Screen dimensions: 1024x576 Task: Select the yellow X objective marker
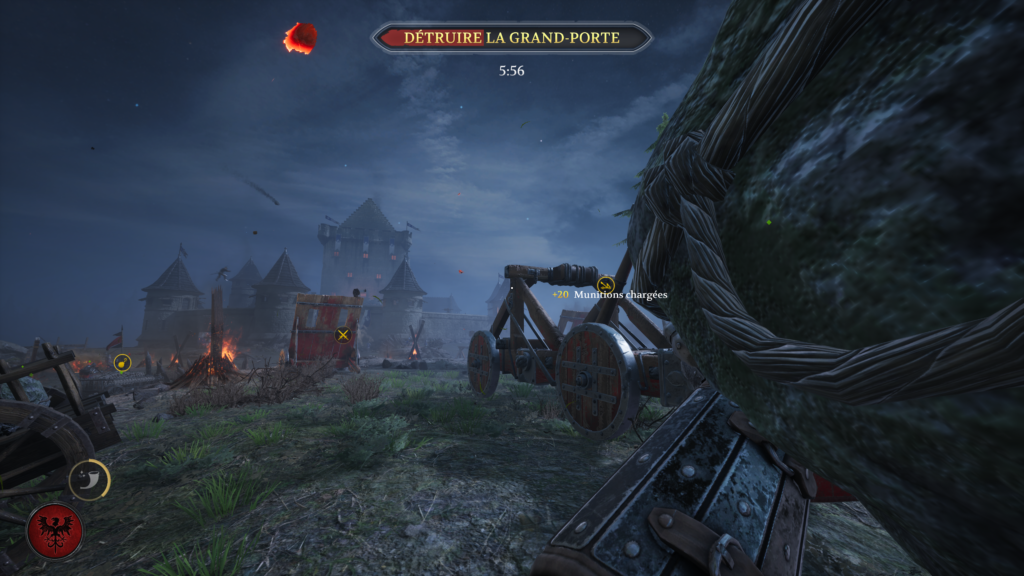point(344,334)
